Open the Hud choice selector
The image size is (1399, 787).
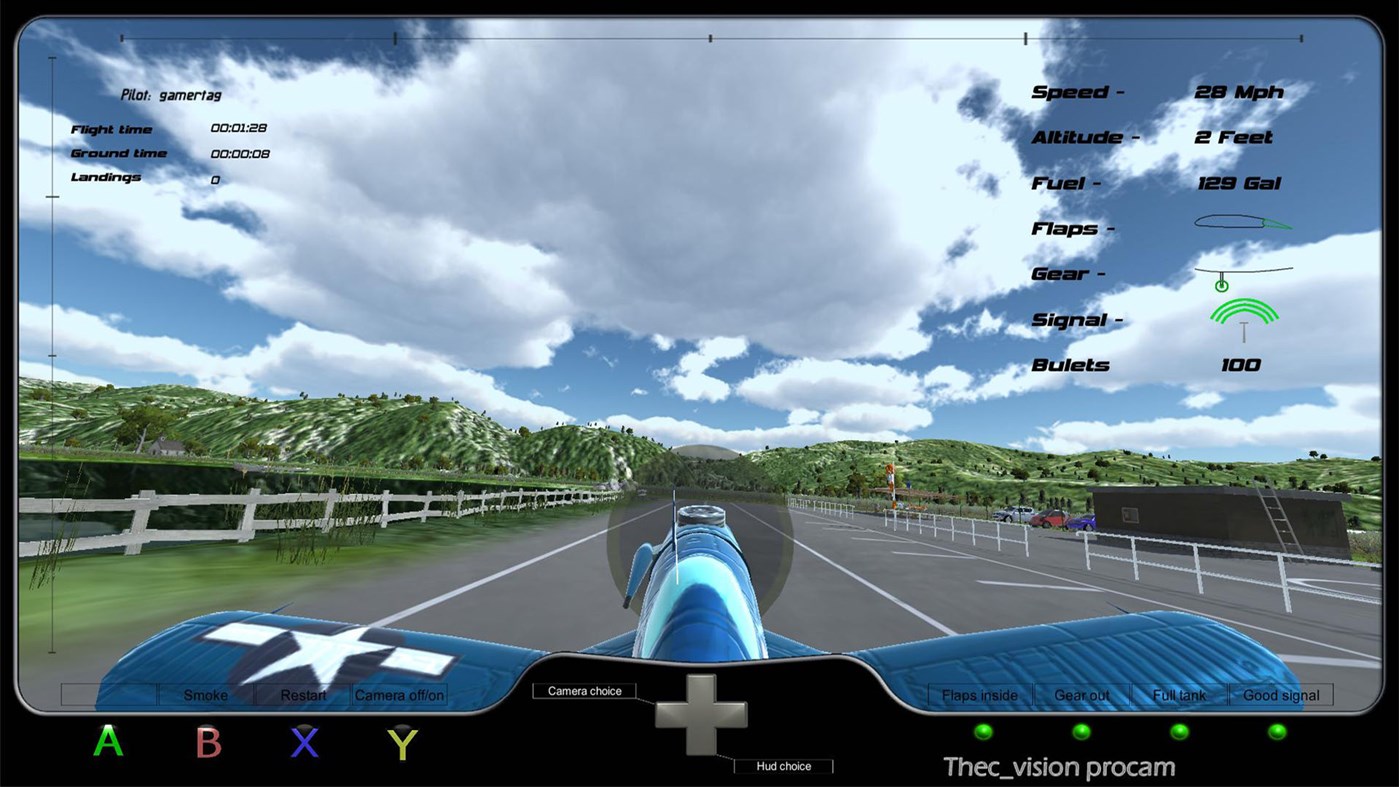[784, 766]
